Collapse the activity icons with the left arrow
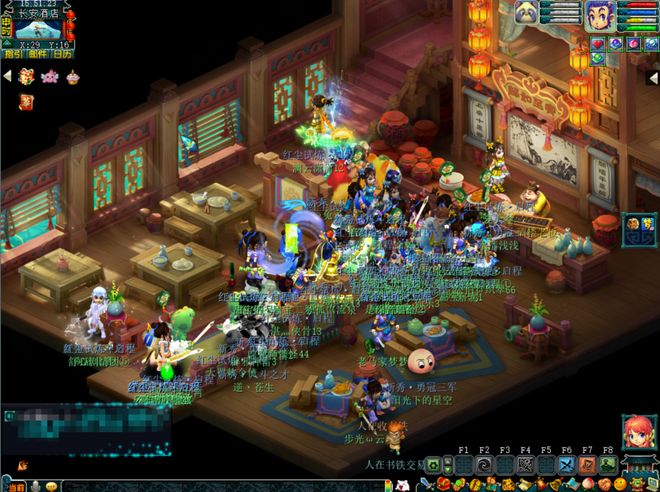This screenshot has width=660, height=492. tap(8, 76)
